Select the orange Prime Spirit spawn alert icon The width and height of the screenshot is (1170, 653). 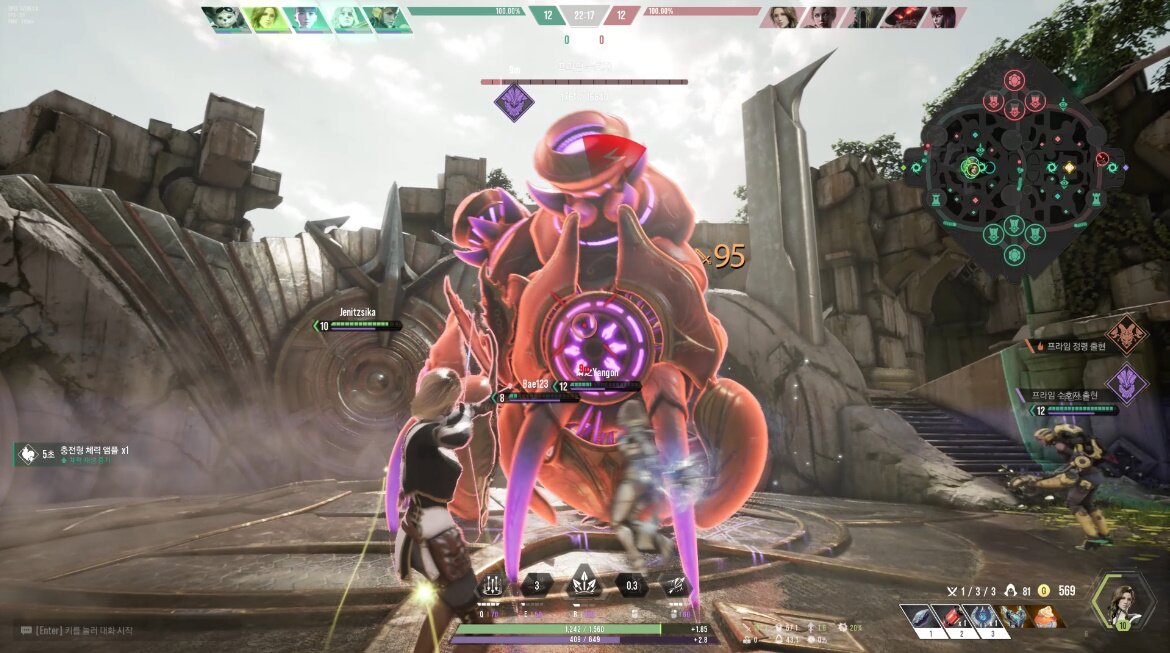click(1127, 335)
